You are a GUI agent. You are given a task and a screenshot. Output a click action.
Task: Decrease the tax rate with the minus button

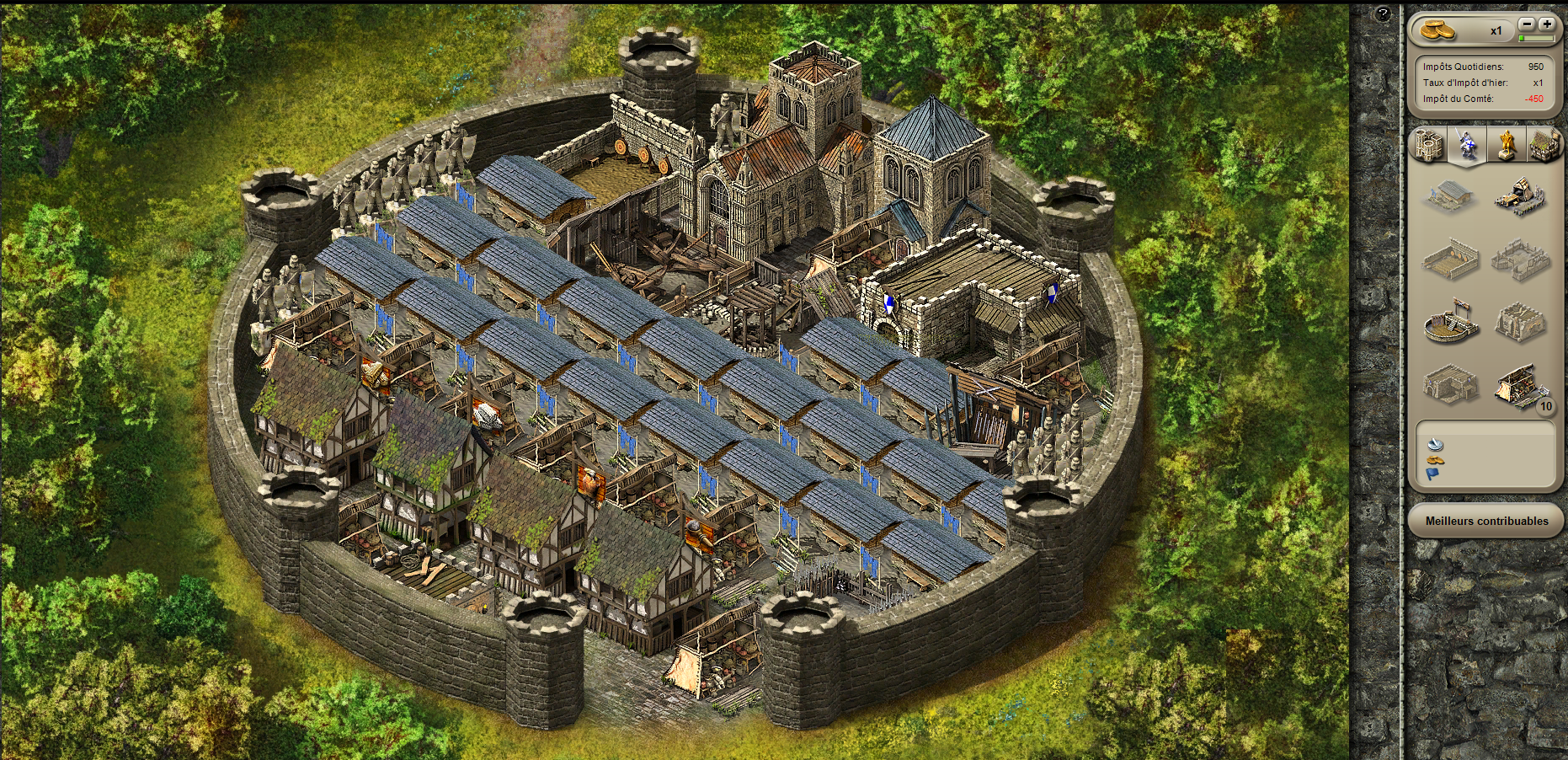(x=1527, y=24)
